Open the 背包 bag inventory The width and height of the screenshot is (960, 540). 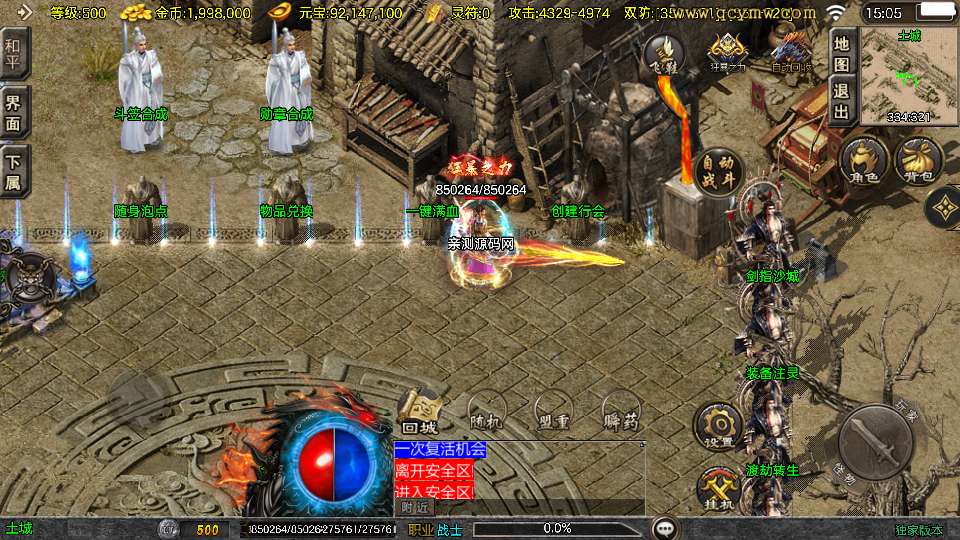(917, 161)
